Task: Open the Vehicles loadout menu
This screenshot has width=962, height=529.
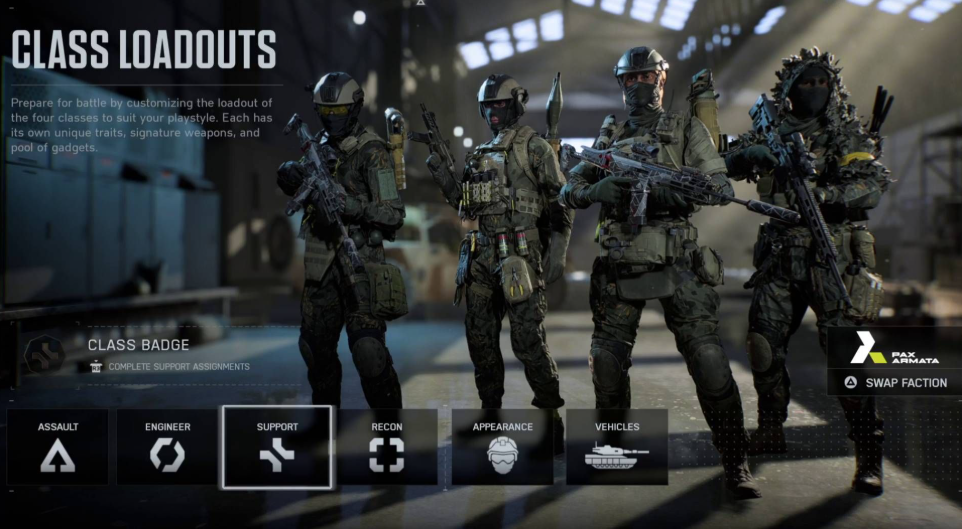Action: point(617,446)
